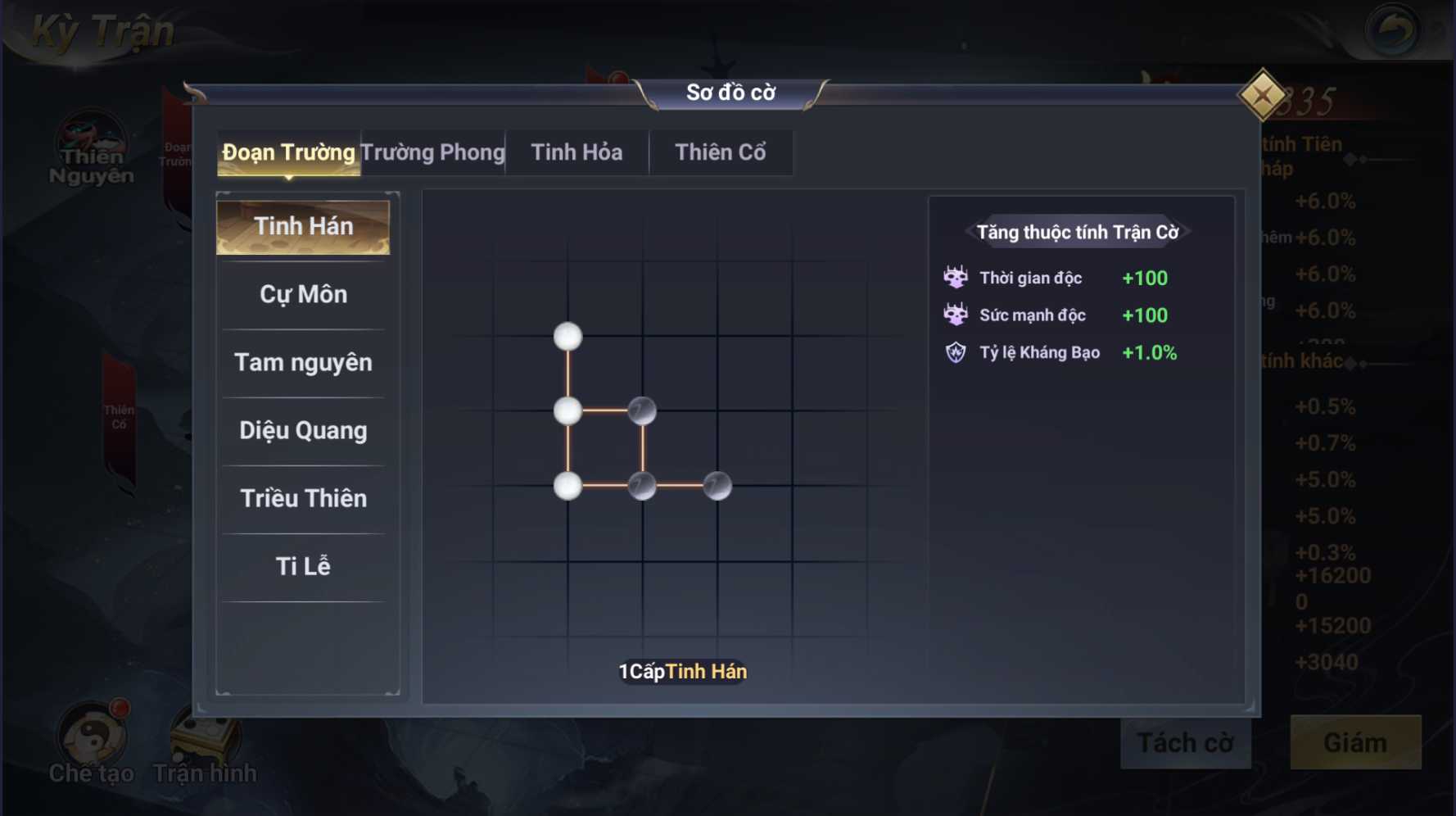Screen dimensions: 1456x816
Task: Pick Diệu Quang from the list
Action: coord(303,431)
